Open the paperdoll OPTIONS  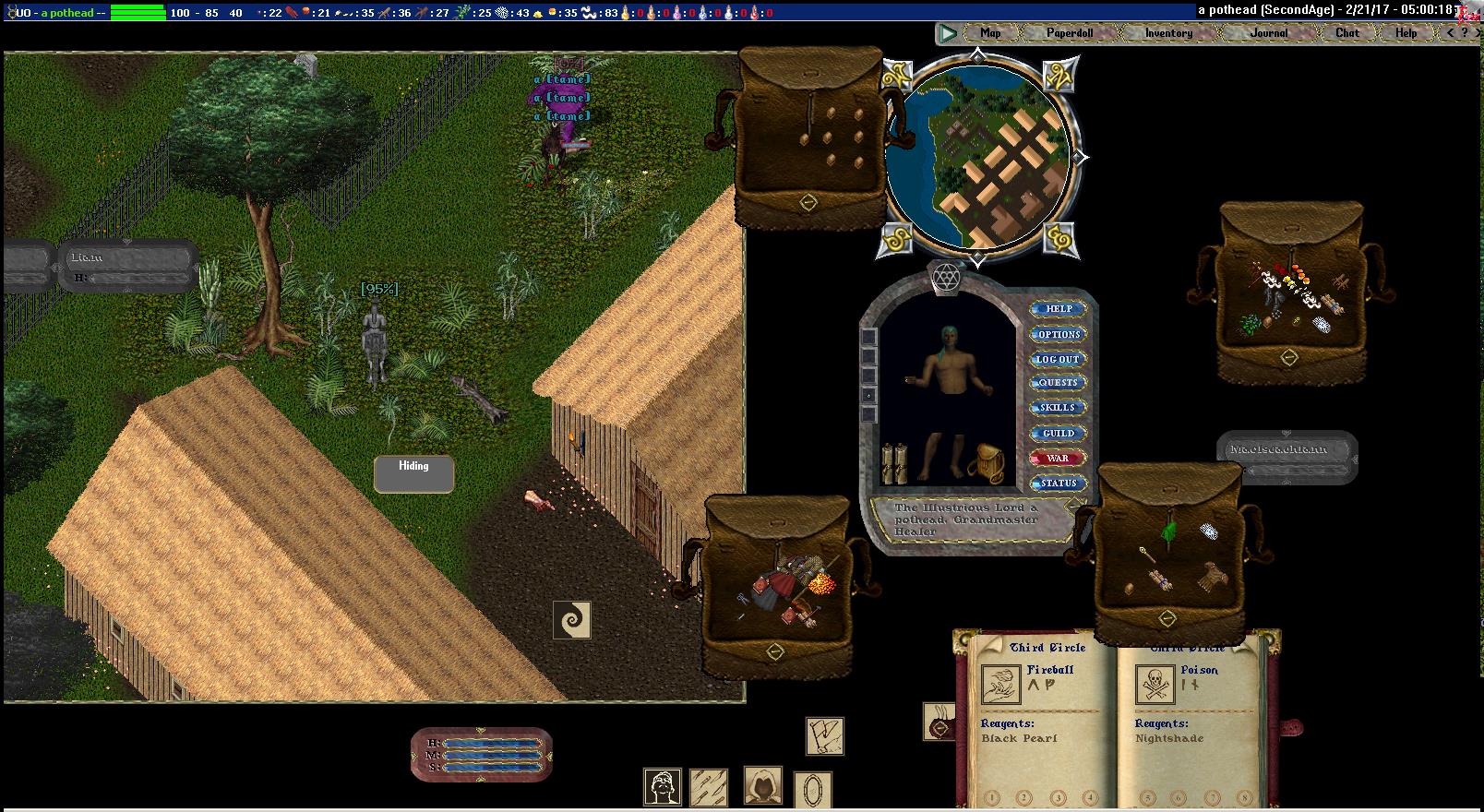coord(1058,334)
